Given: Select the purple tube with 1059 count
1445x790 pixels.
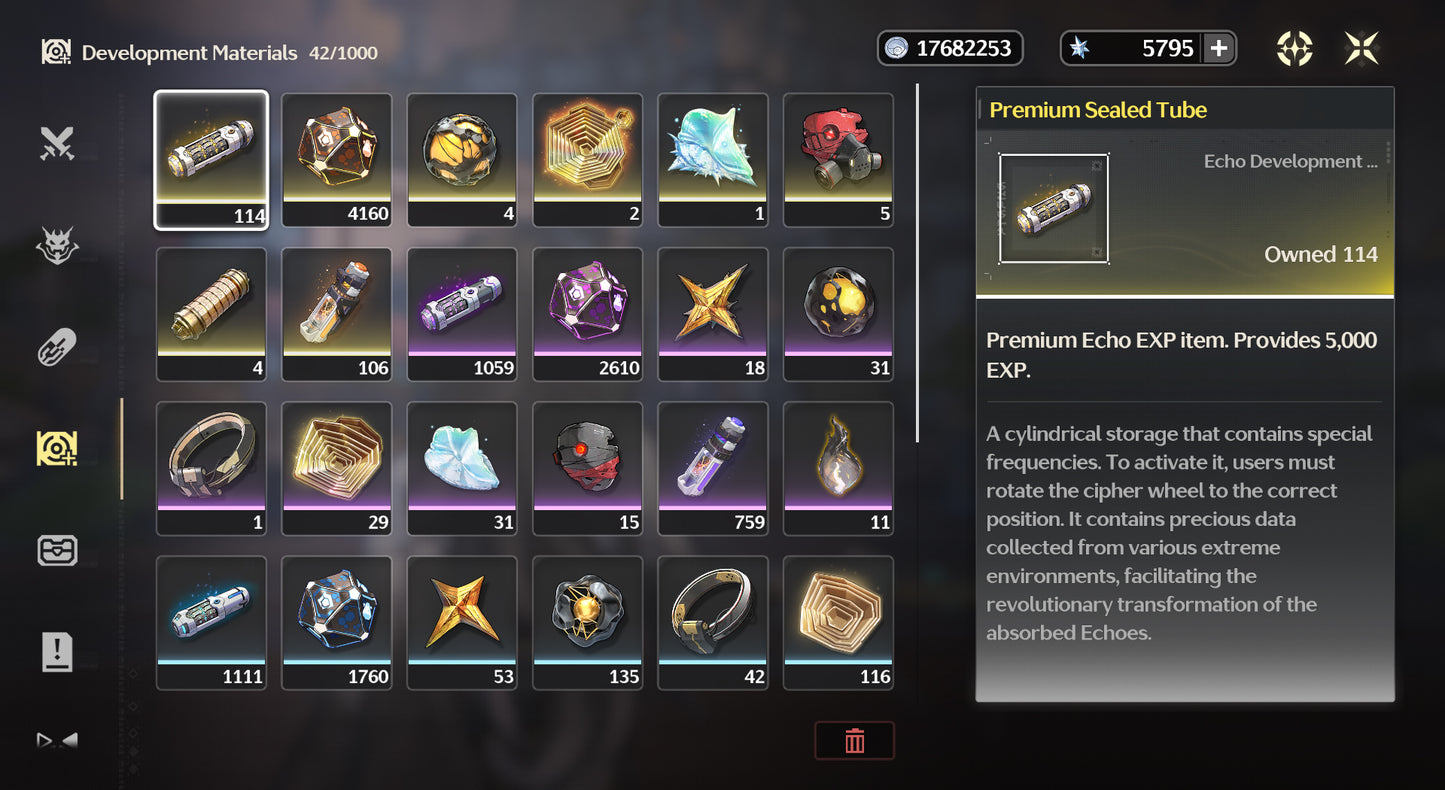Looking at the screenshot, I should [462, 314].
